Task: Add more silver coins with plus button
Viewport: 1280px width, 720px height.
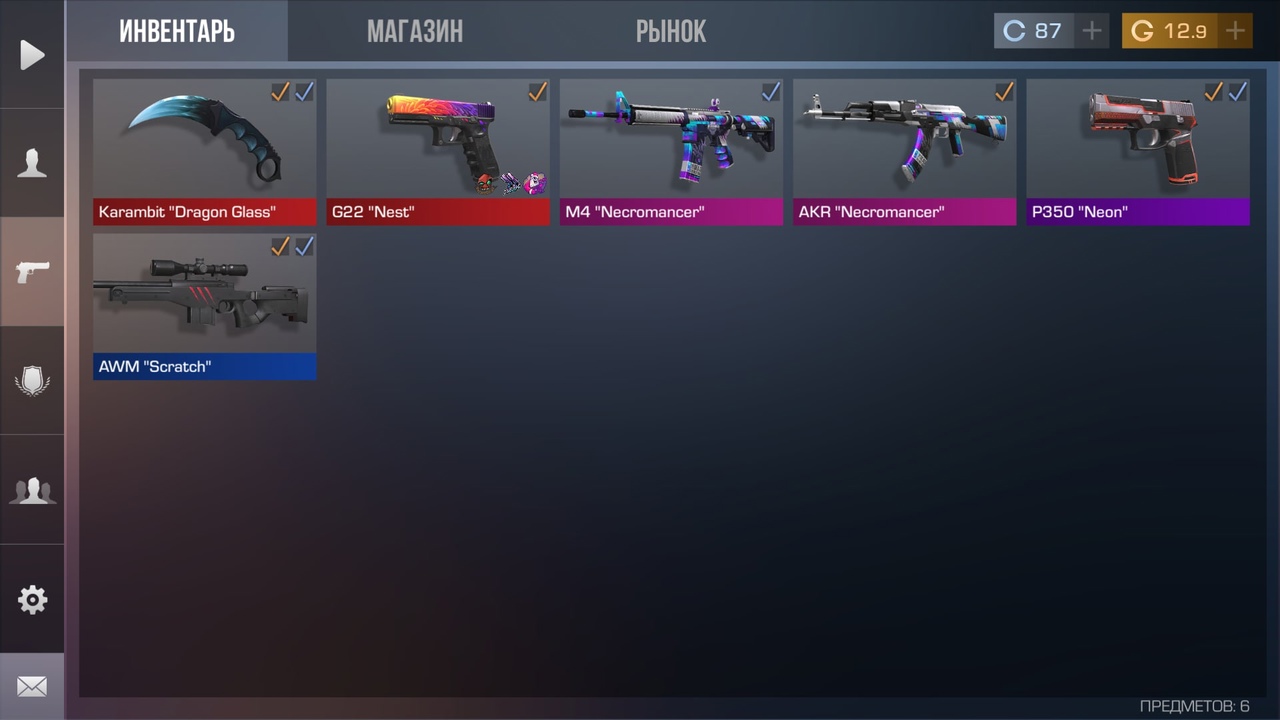Action: (x=1092, y=31)
